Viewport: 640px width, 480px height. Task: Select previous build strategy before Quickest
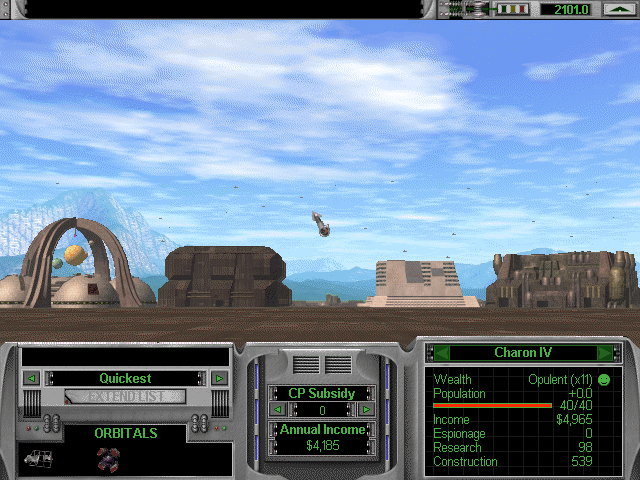(32, 378)
